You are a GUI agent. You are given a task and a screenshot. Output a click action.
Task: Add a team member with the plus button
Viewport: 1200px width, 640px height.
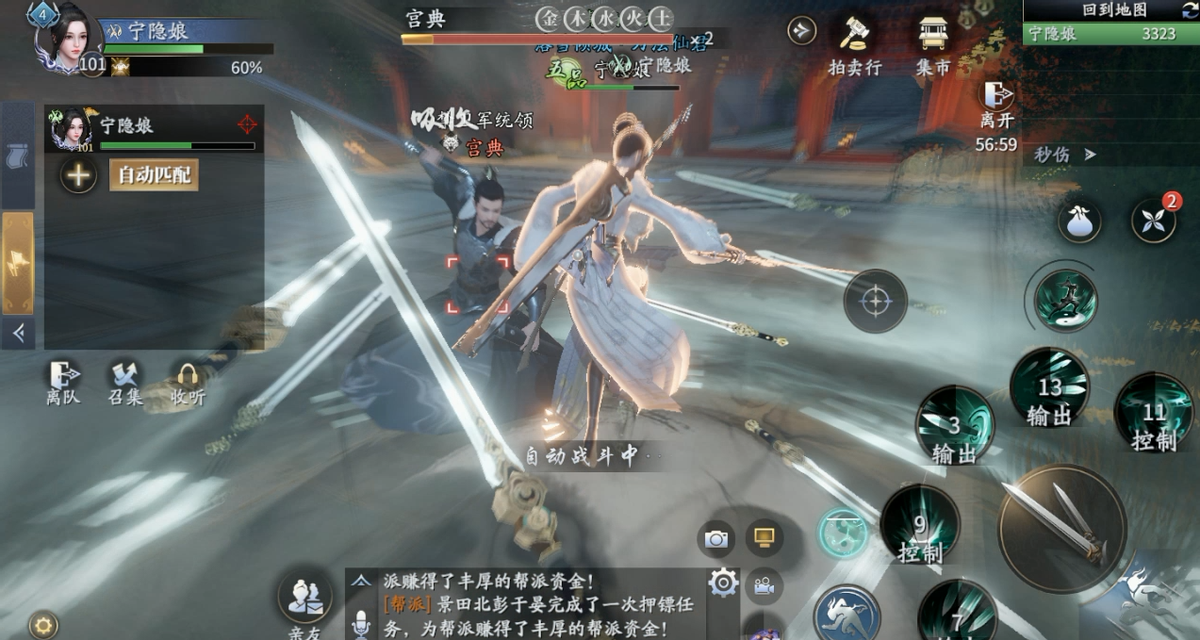(78, 175)
